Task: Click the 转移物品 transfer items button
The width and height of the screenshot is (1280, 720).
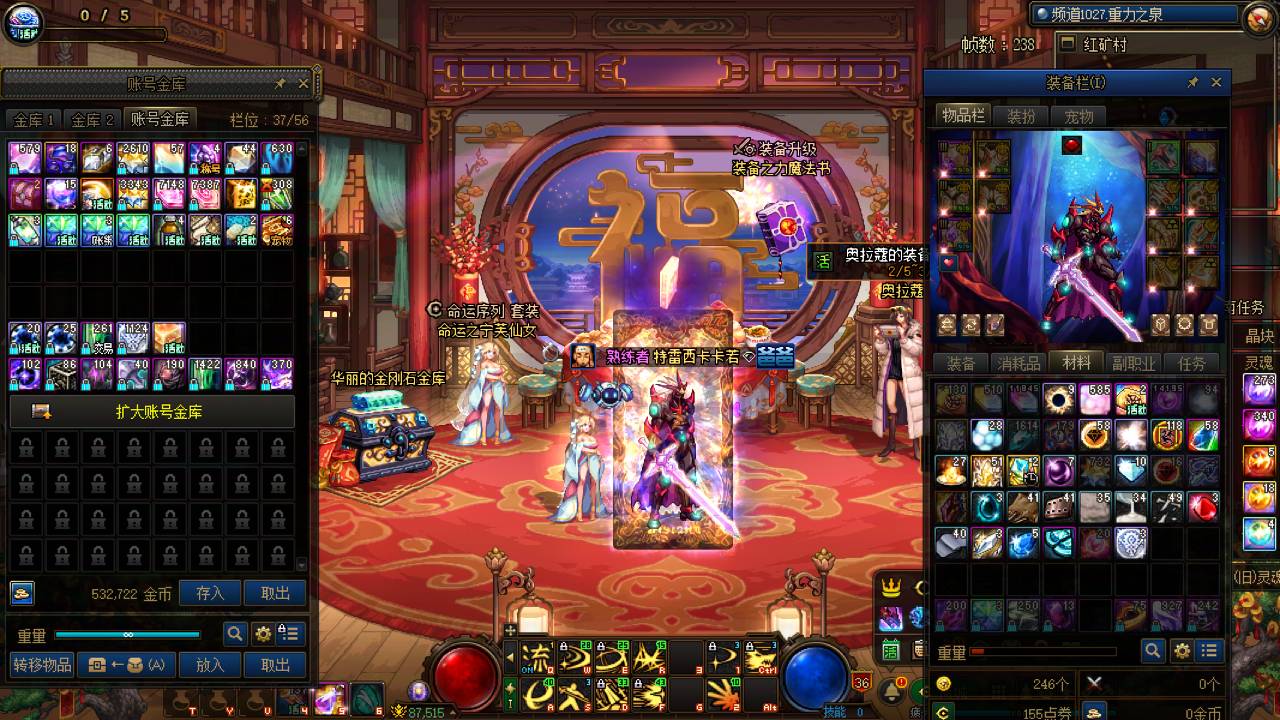Action: [42, 665]
